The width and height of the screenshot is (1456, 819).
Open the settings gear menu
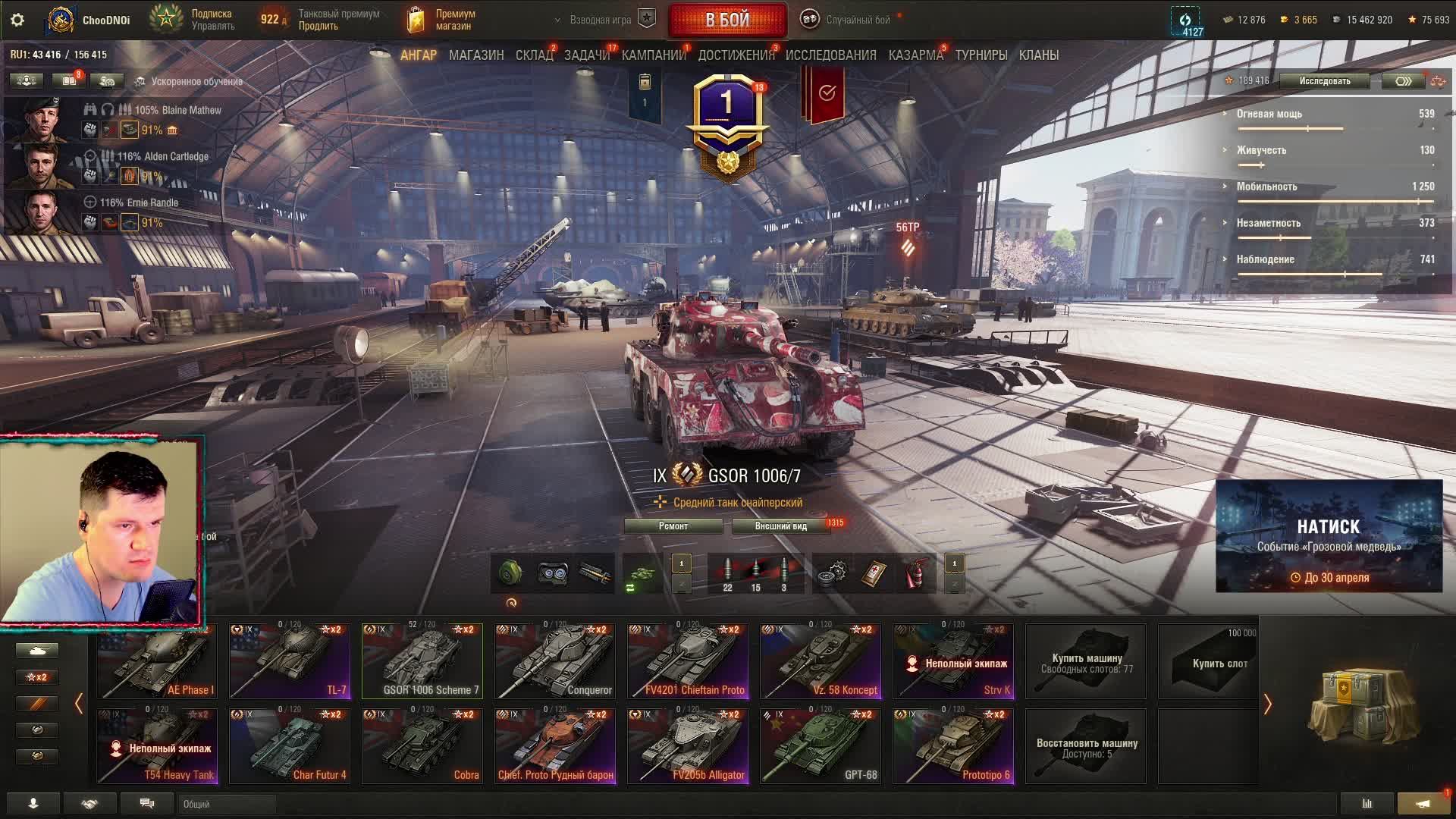17,20
